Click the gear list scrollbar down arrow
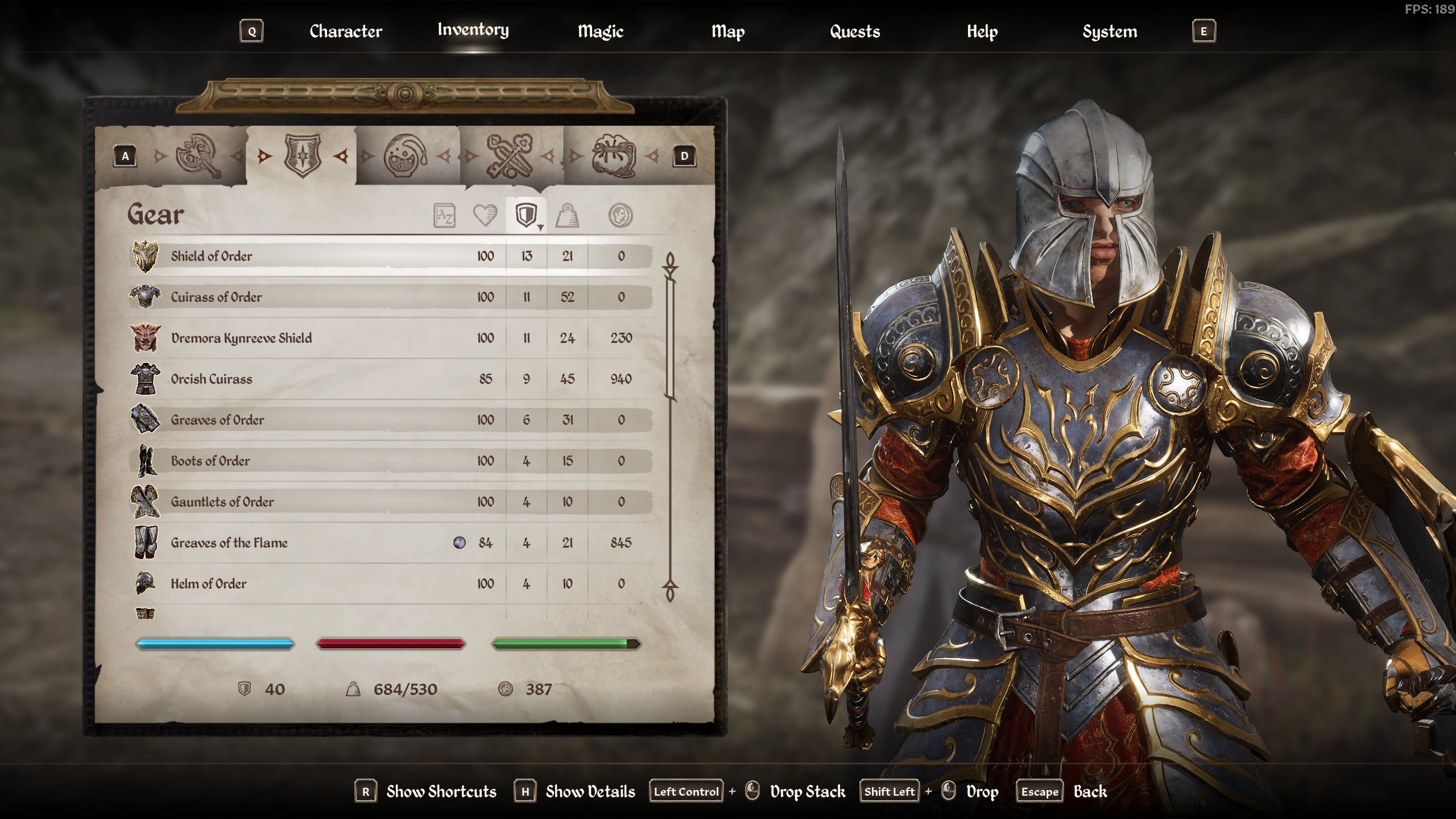The image size is (1456, 819). click(670, 591)
